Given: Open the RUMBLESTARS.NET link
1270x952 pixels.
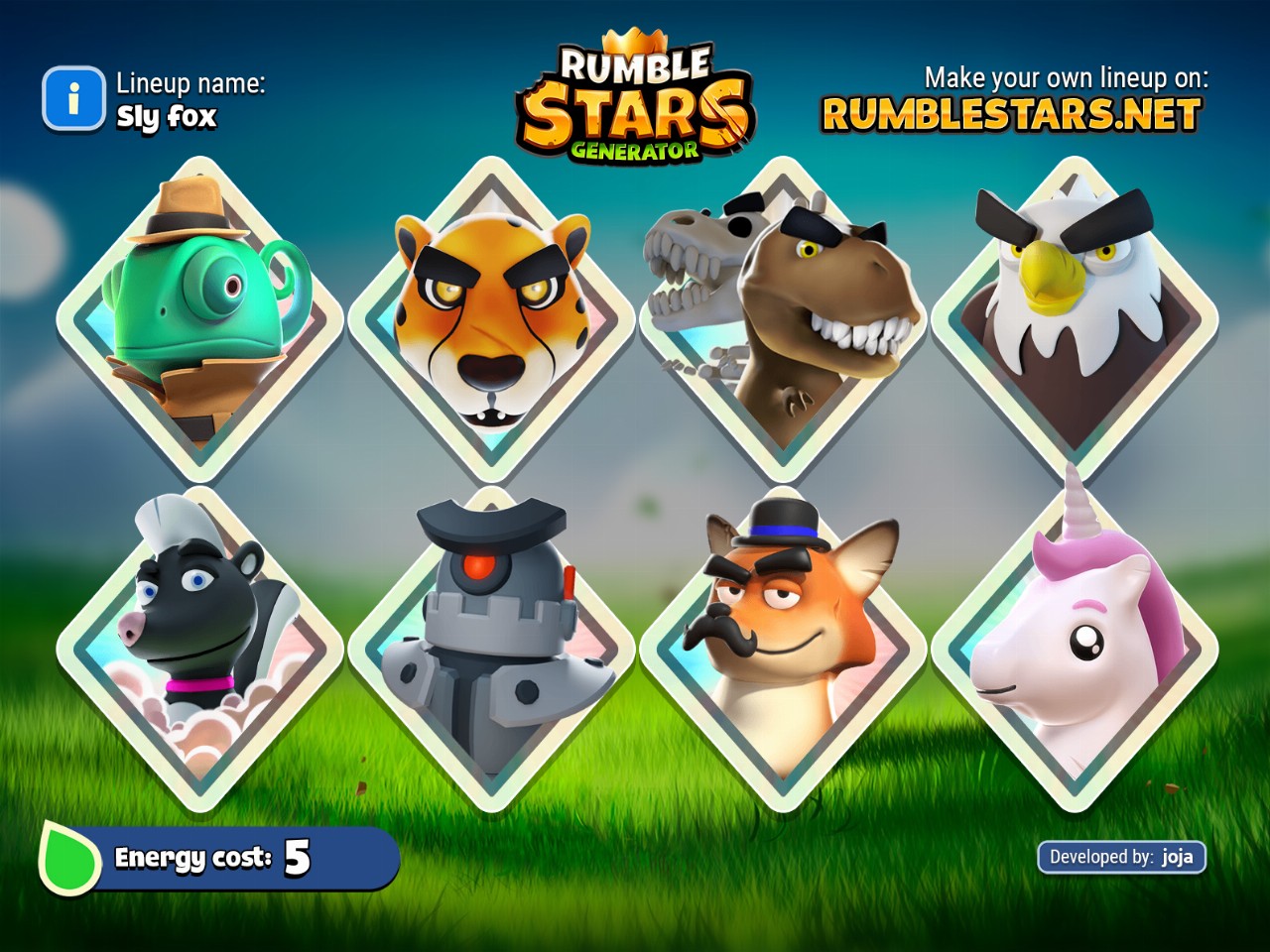Looking at the screenshot, I should 1011,115.
